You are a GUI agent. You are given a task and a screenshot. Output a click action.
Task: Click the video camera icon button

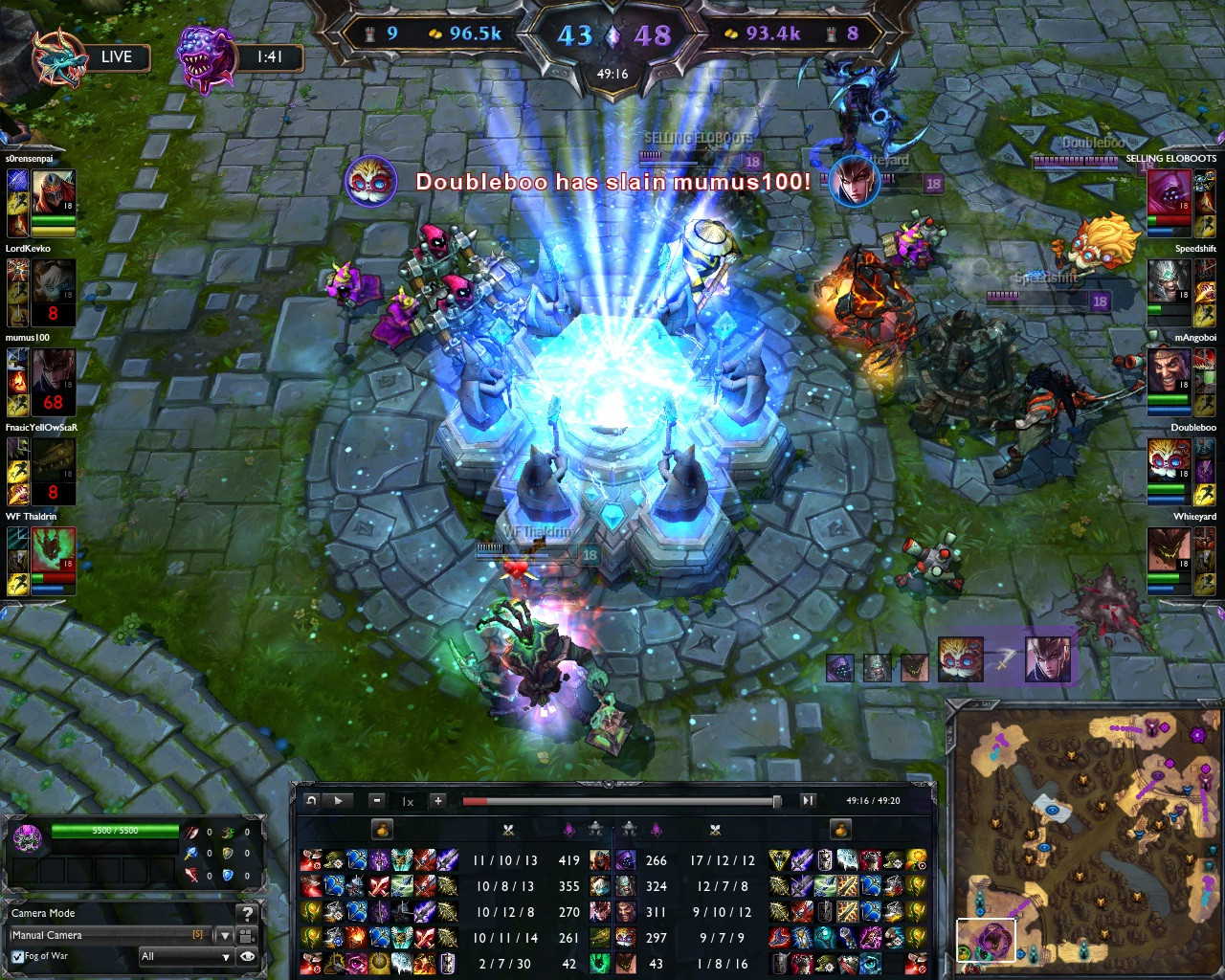pos(247,935)
